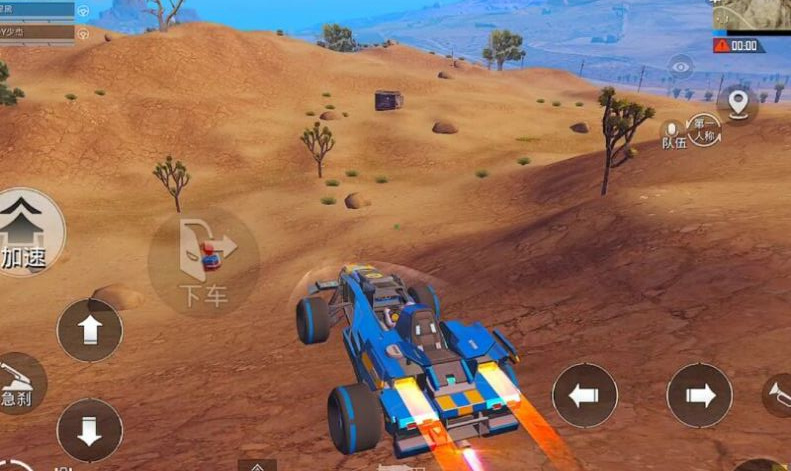
Task: Toggle the 队伍 team microphone
Action: click(x=673, y=135)
